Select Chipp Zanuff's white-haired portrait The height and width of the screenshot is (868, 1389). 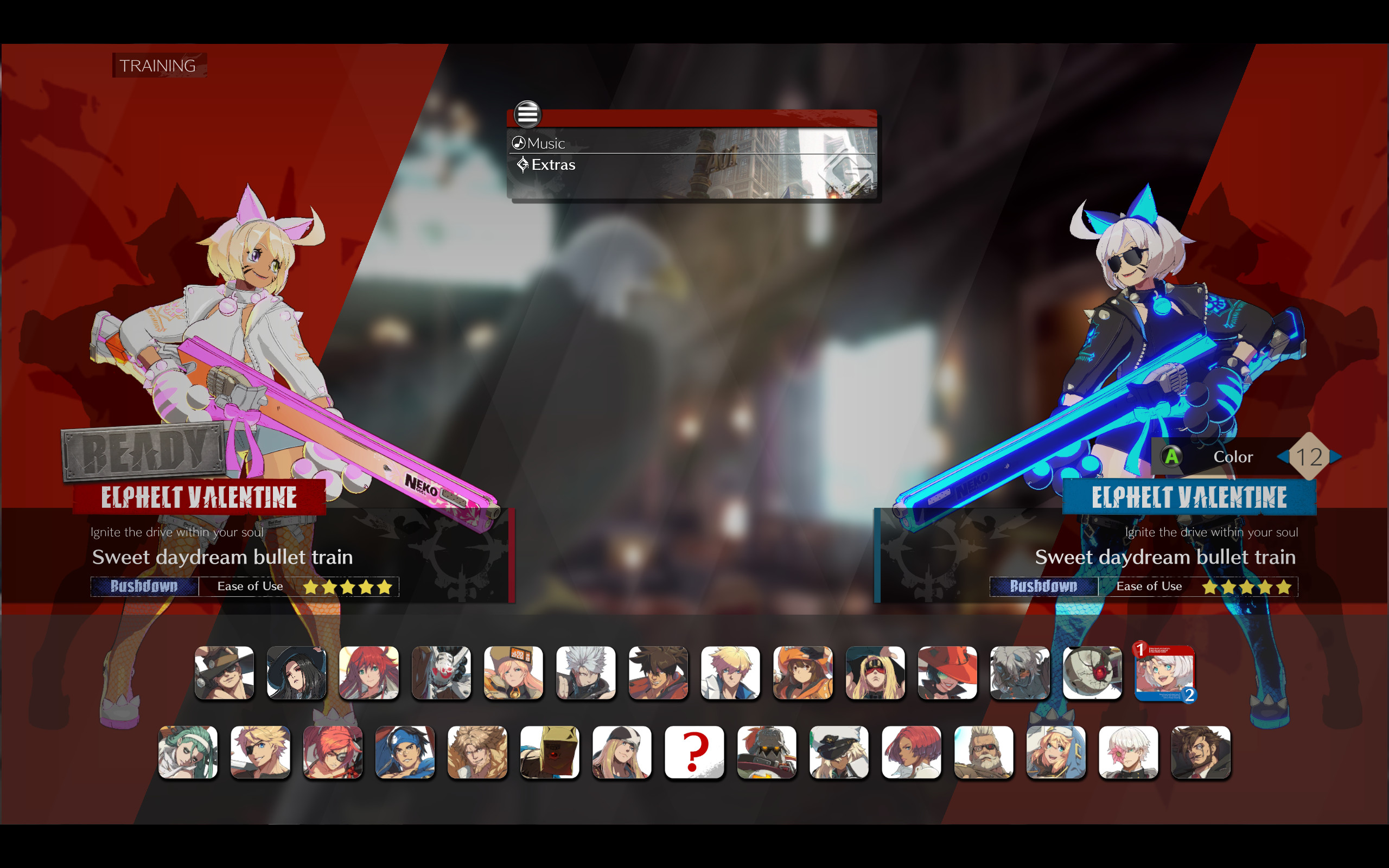coord(586,673)
